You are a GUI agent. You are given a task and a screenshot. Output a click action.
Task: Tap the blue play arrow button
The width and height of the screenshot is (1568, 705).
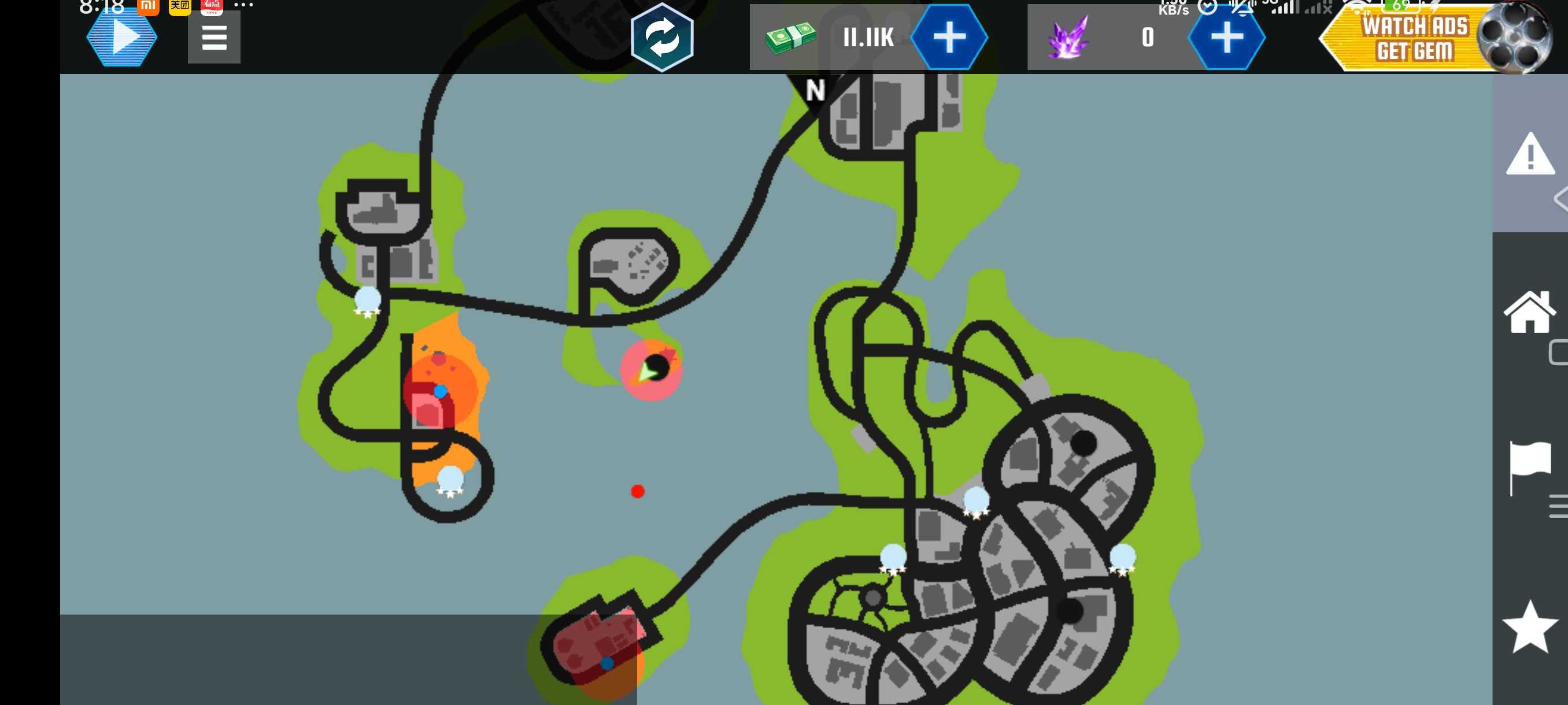(x=122, y=38)
